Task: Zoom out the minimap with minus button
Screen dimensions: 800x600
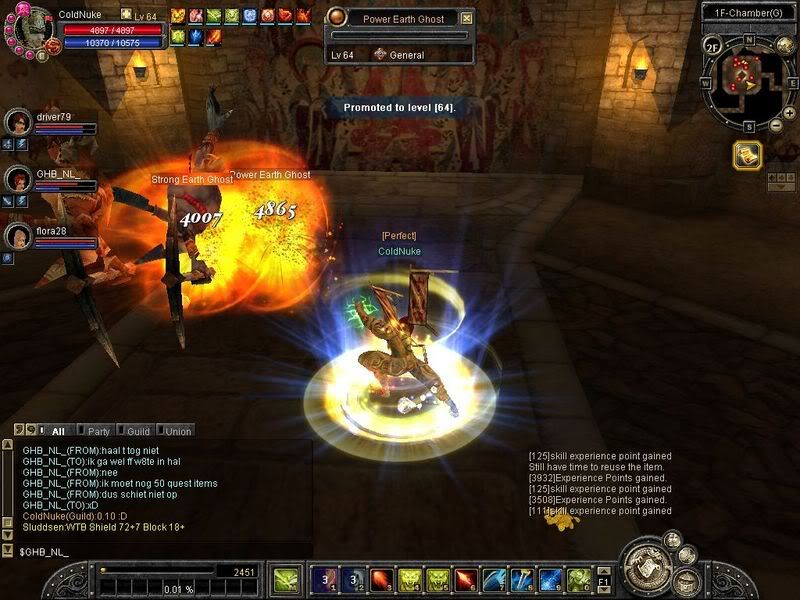Action: tap(776, 126)
